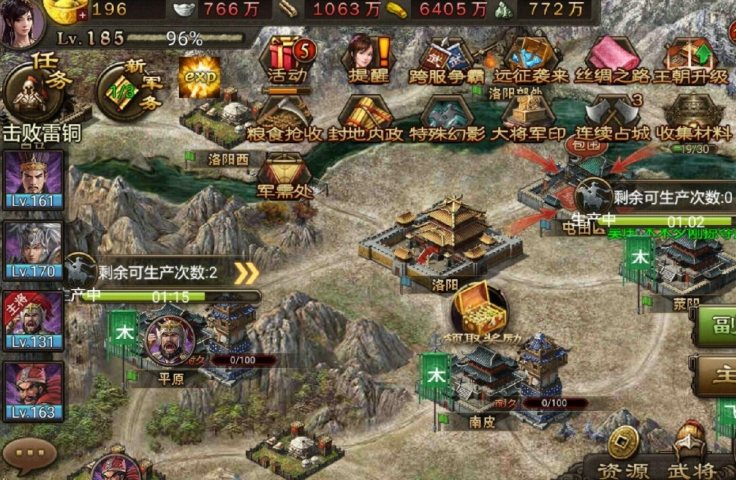Image resolution: width=736 pixels, height=480 pixels.
Task: Open the 封地内政 fief affairs icon
Action: pos(368,118)
